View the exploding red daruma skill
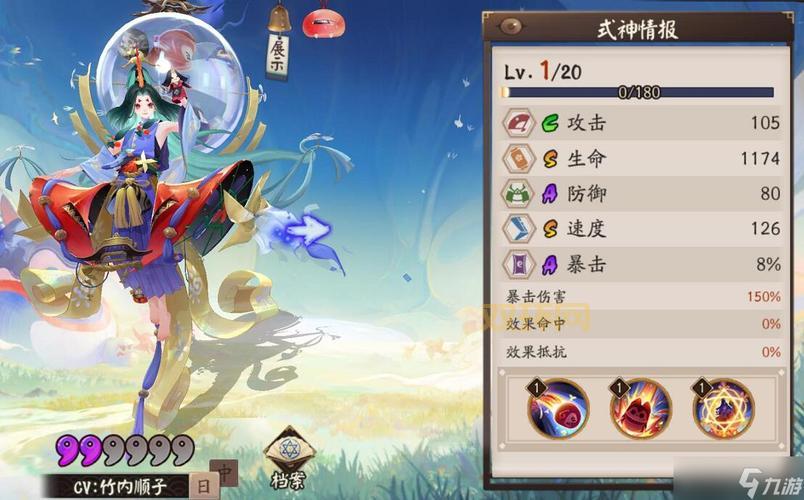Screen dimensions: 804x500 (641, 408)
